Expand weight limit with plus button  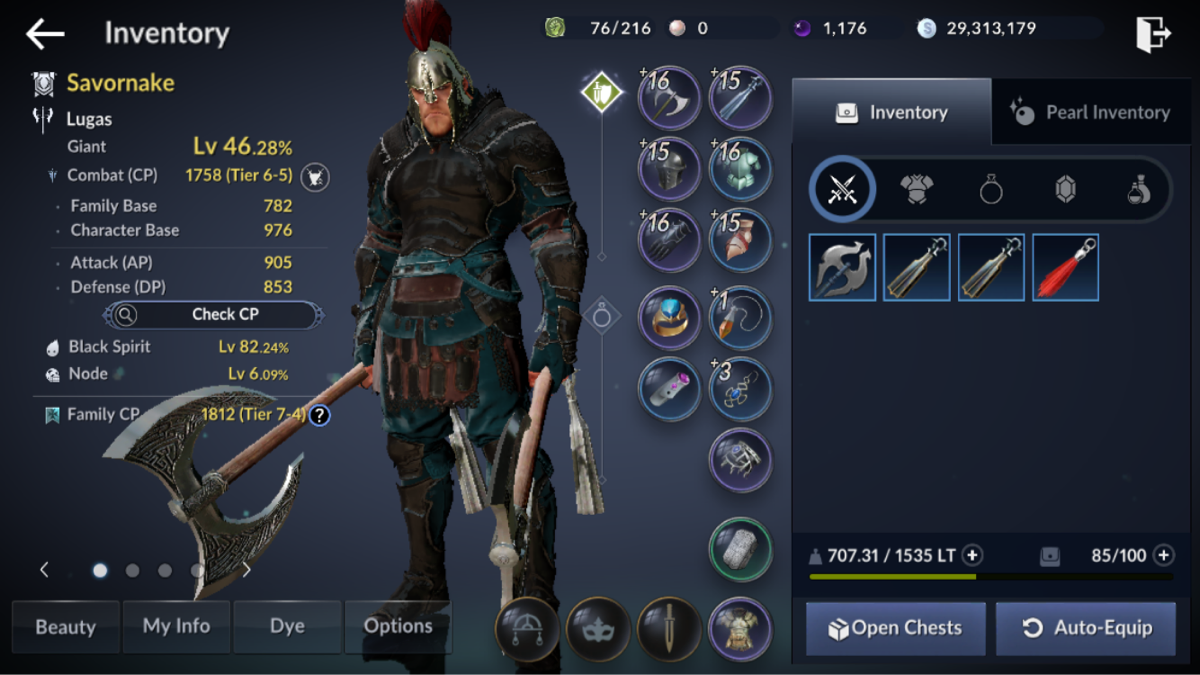(972, 555)
